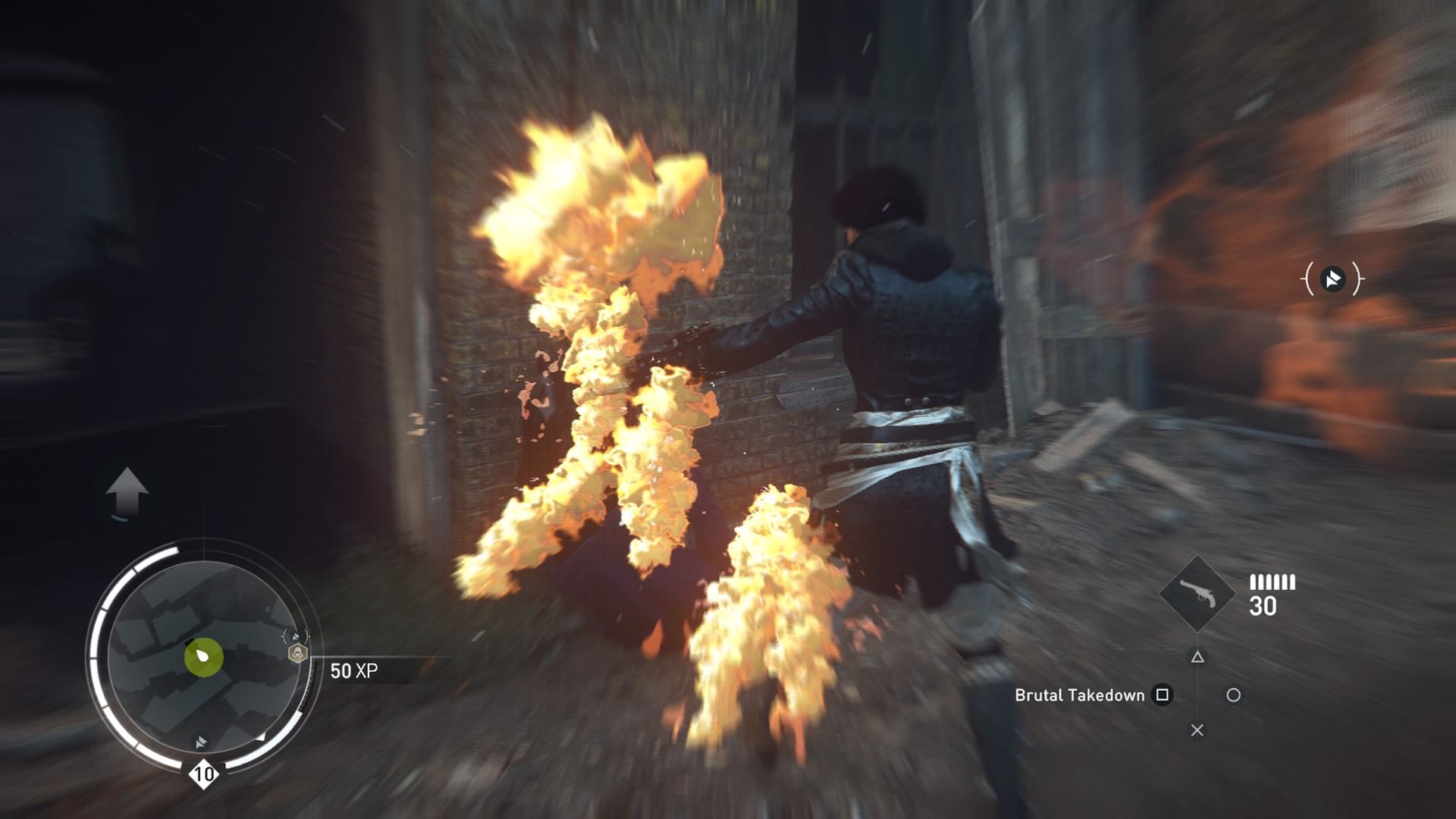Select the objective marker with the arrow
This screenshot has height=819, width=1456.
(x=1332, y=279)
